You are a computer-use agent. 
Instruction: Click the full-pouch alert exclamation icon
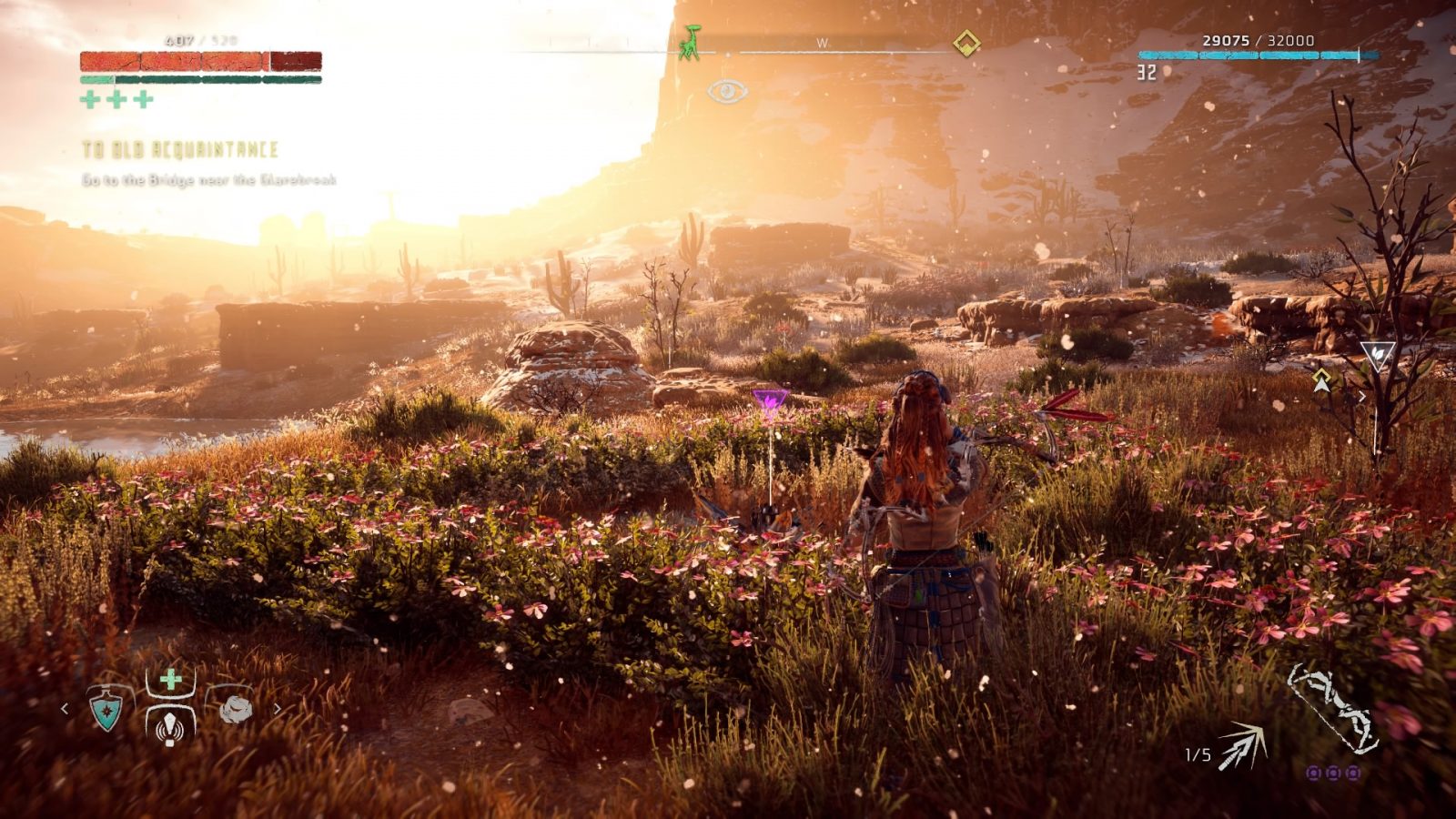point(169,728)
